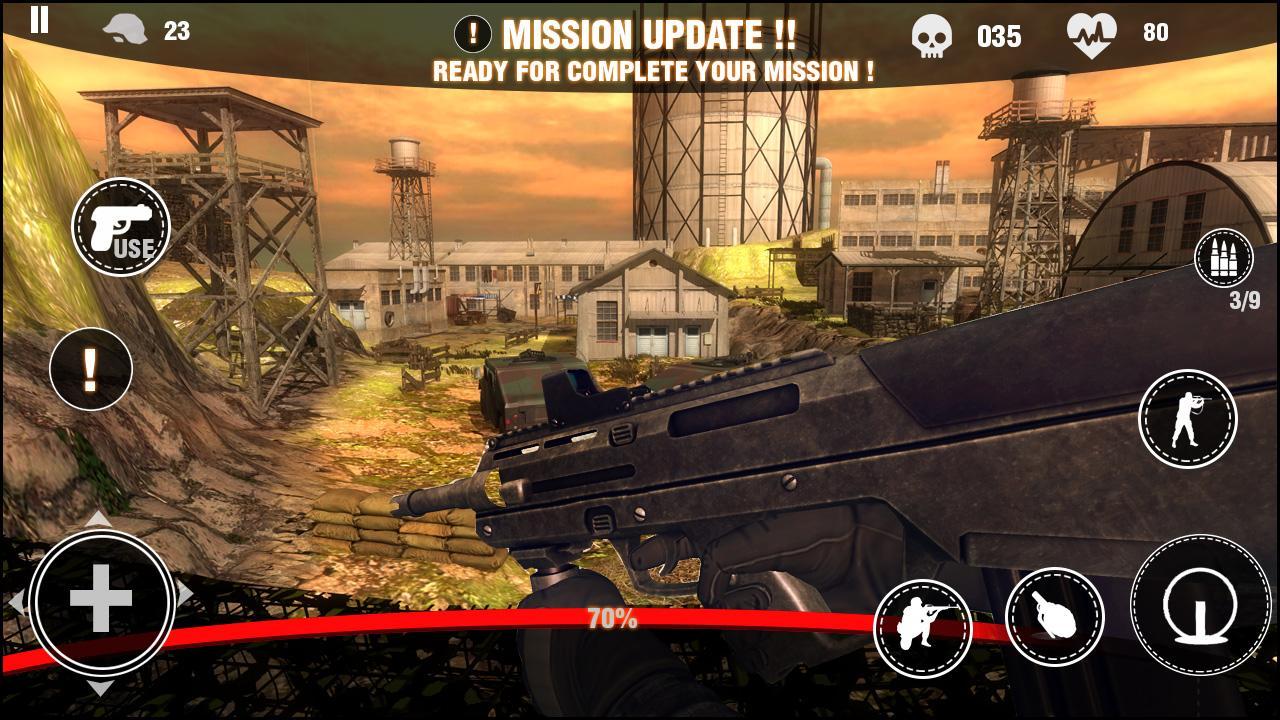Click the skull kill-counter icon showing 035
Viewport: 1280px width, 720px height.
[932, 36]
